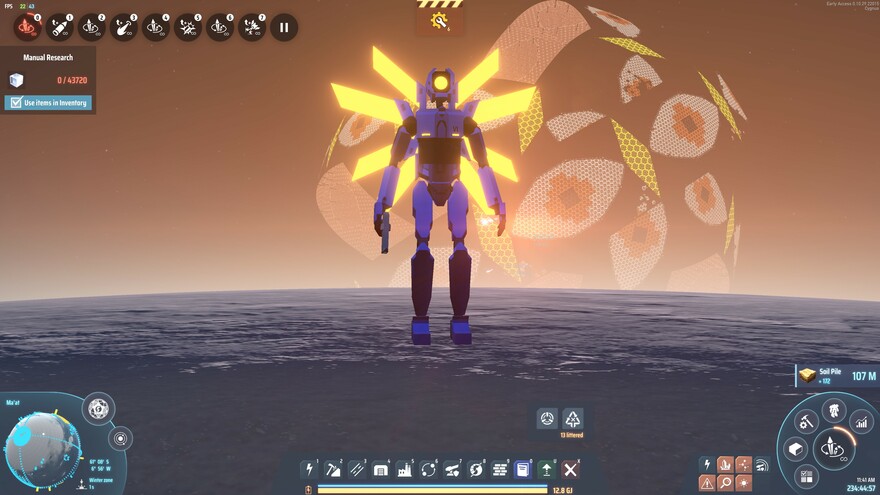This screenshot has height=495, width=880.
Task: Click the litter recycle triangle icon
Action: (572, 418)
